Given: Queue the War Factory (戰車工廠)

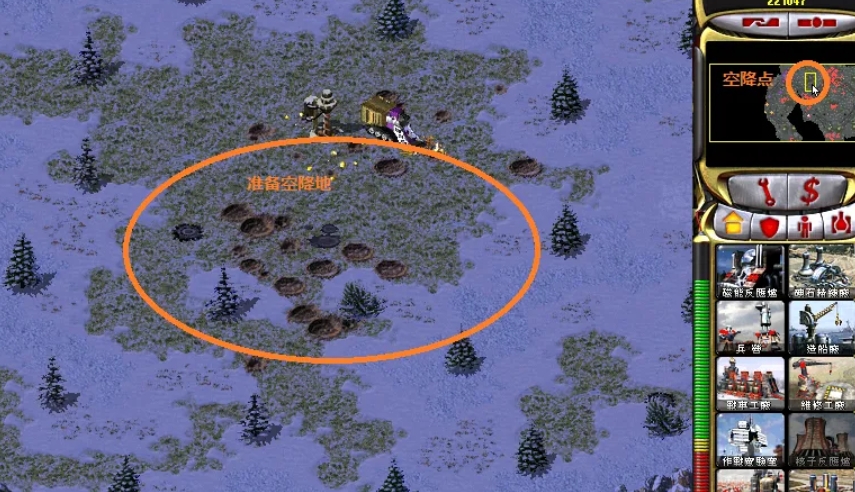Looking at the screenshot, I should point(748,381).
